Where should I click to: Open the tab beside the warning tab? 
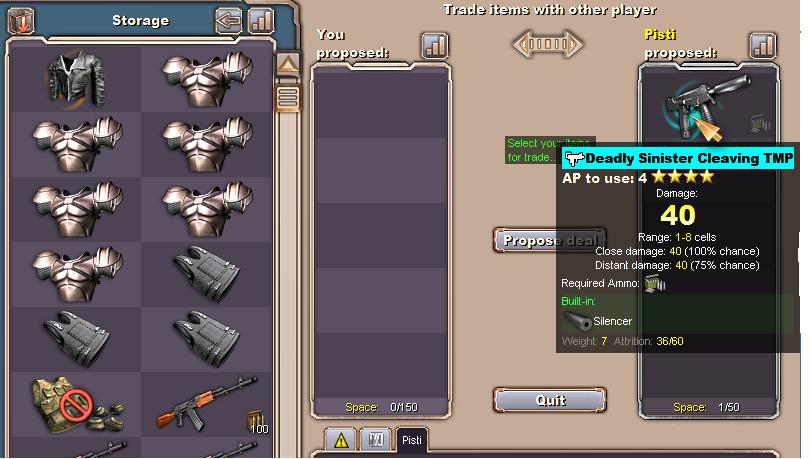click(375, 440)
